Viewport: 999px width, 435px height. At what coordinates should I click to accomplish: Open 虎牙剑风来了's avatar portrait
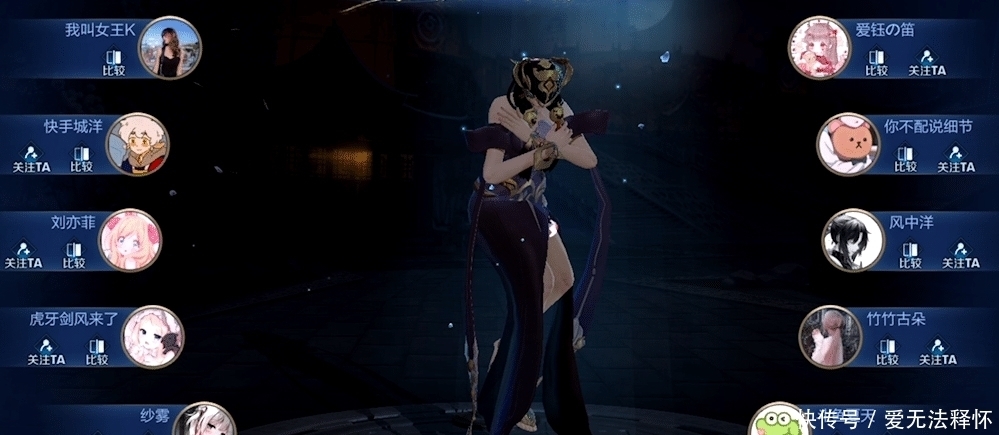click(x=152, y=337)
